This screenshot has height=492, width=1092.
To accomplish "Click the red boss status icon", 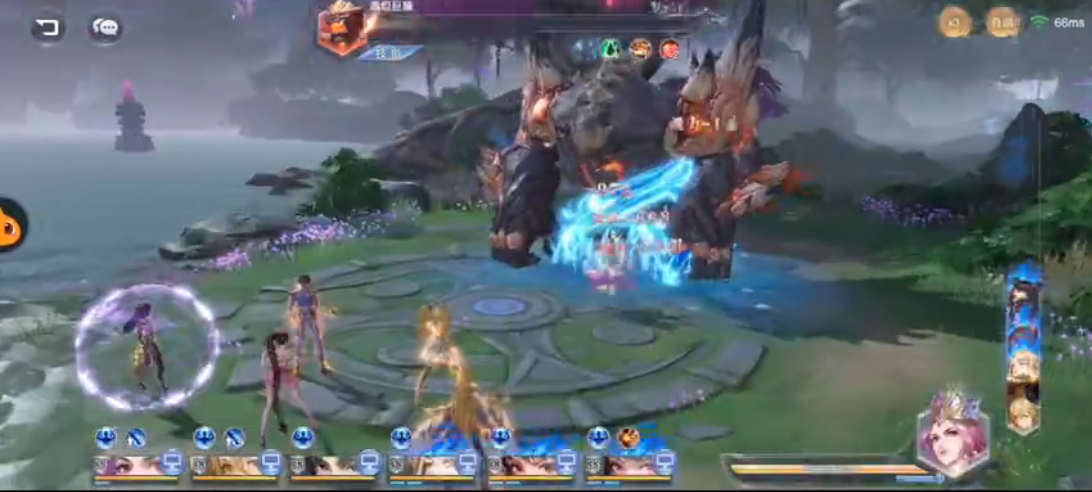I will (x=669, y=48).
